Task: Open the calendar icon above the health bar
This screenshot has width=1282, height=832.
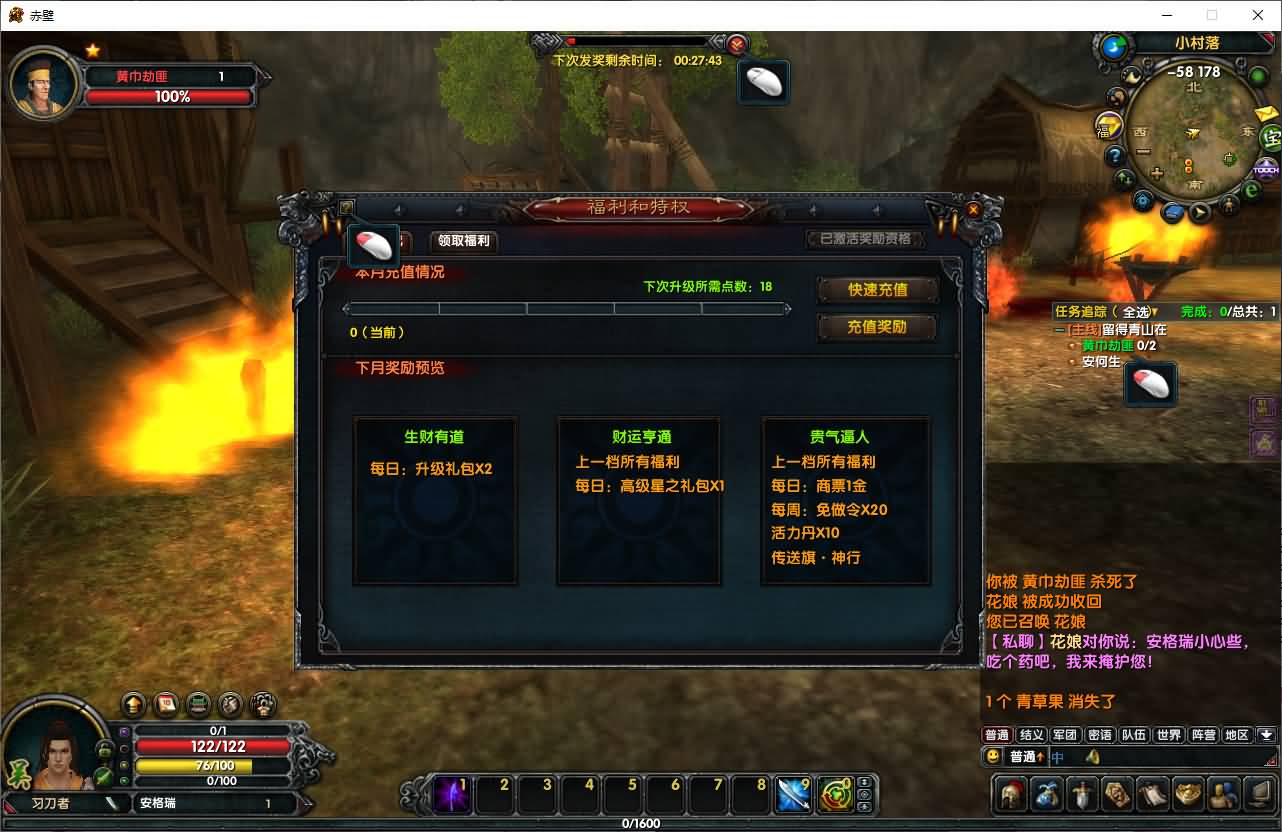Action: coord(166,703)
